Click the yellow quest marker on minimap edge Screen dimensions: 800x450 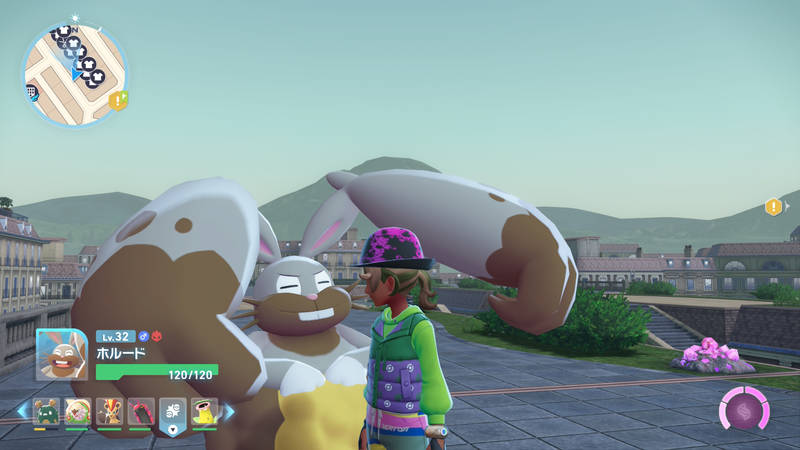click(x=118, y=100)
